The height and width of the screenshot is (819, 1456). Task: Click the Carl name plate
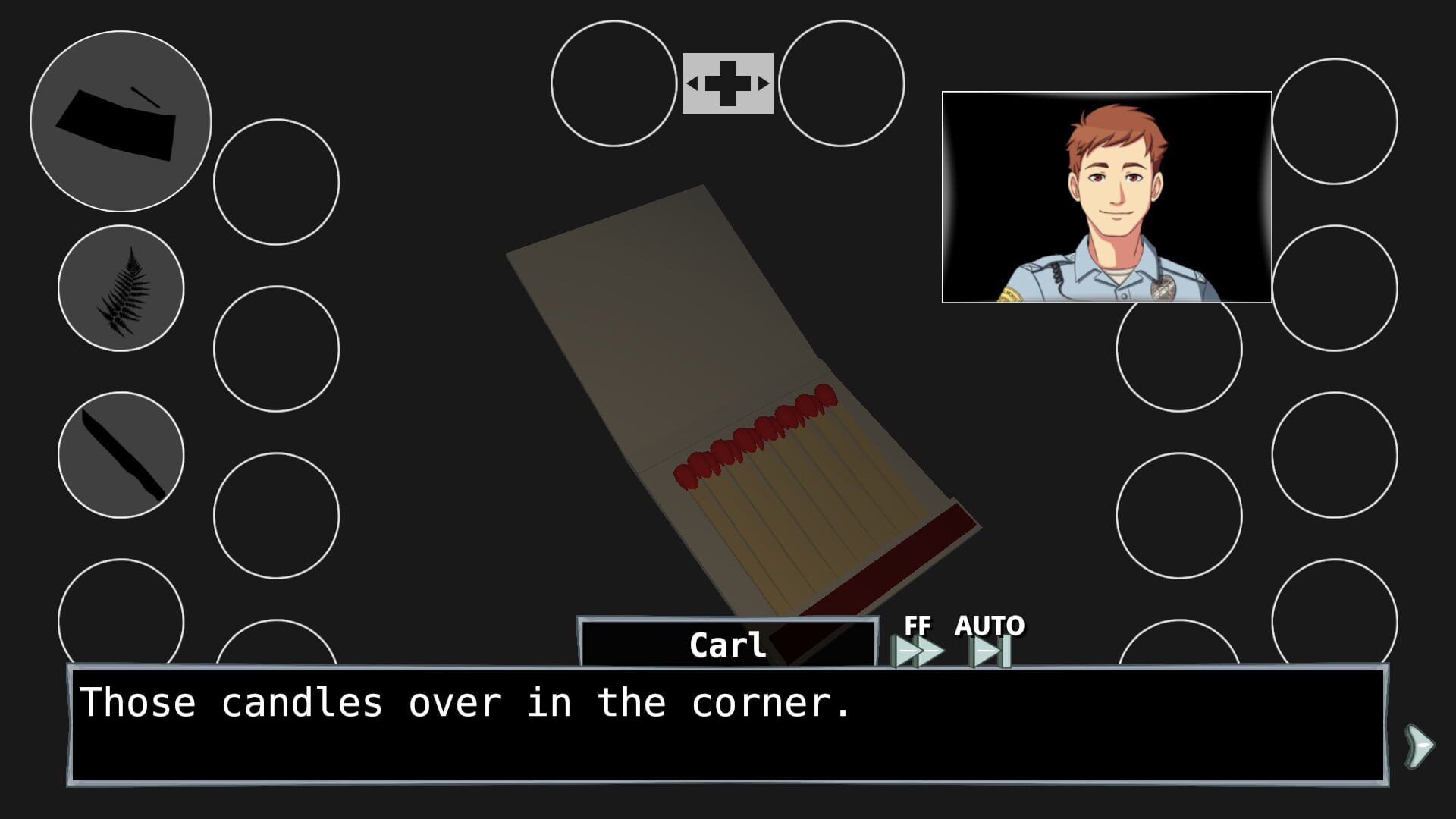728,646
